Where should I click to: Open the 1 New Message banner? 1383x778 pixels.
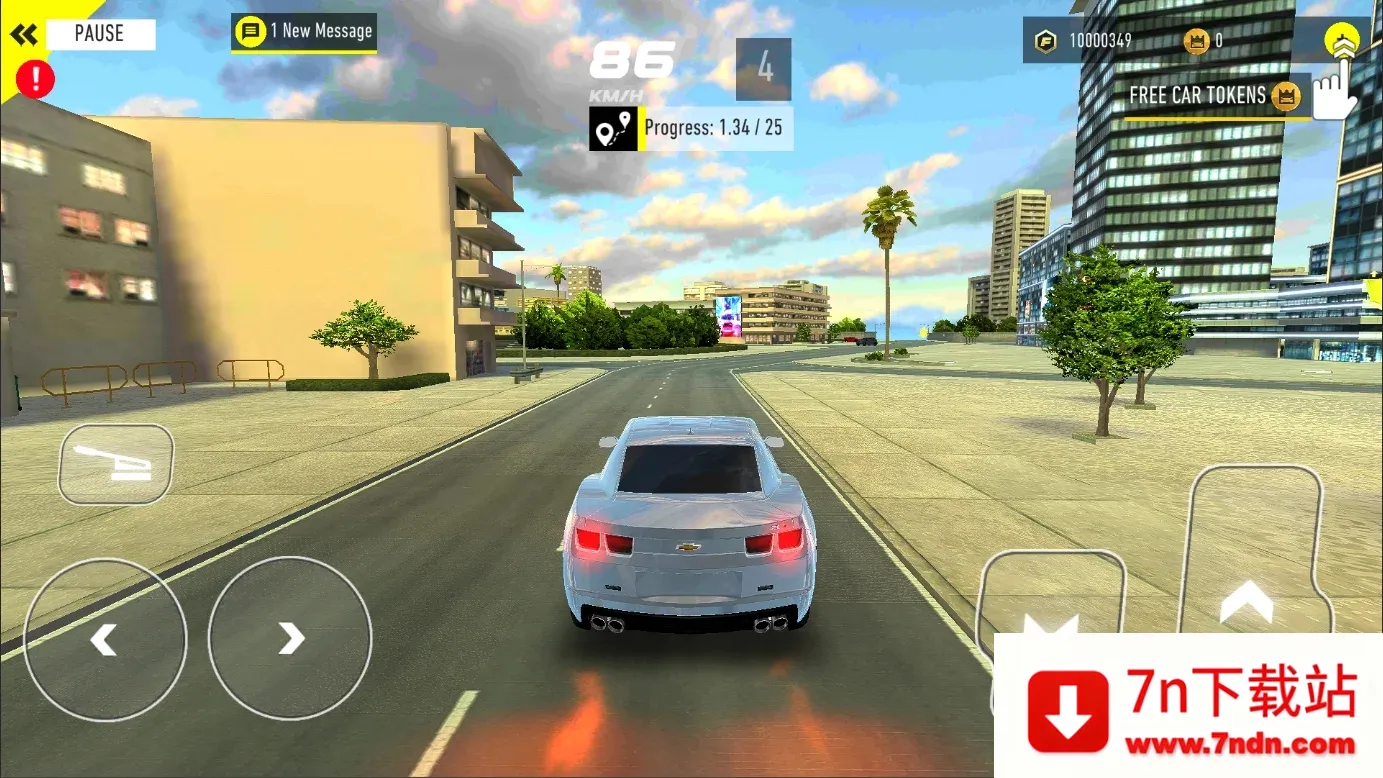pyautogui.click(x=303, y=31)
